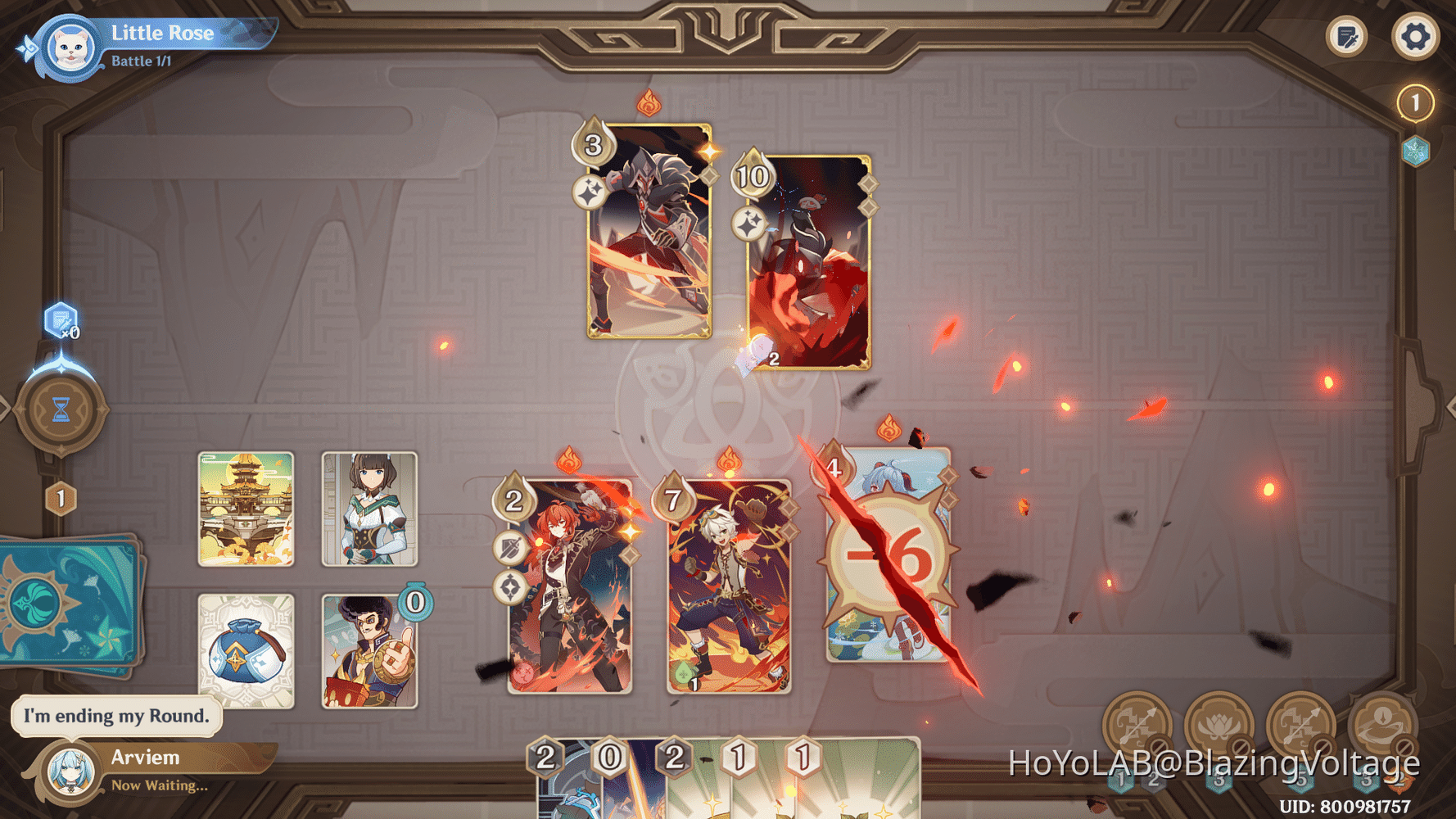This screenshot has width=1456, height=819.
Task: Click Arviem's player avatar
Action: coord(70,770)
